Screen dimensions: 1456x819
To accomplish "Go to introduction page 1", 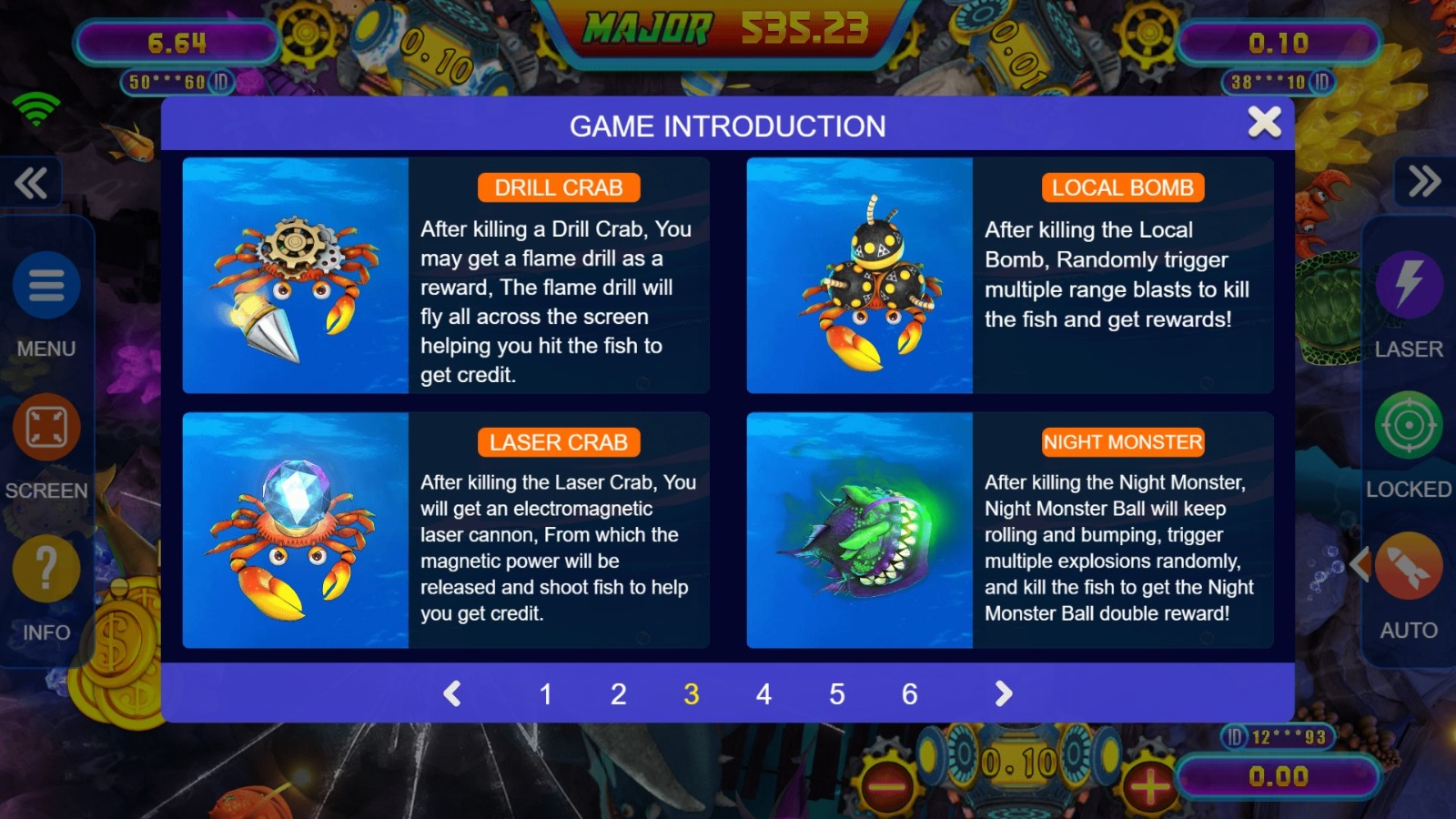I will 546,694.
